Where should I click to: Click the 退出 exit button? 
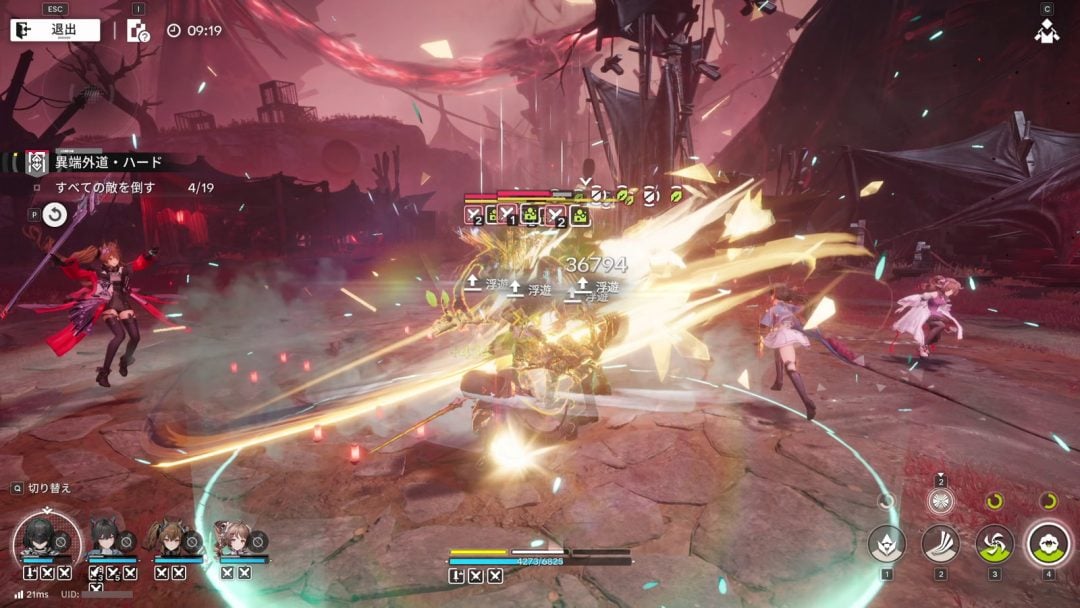point(55,30)
